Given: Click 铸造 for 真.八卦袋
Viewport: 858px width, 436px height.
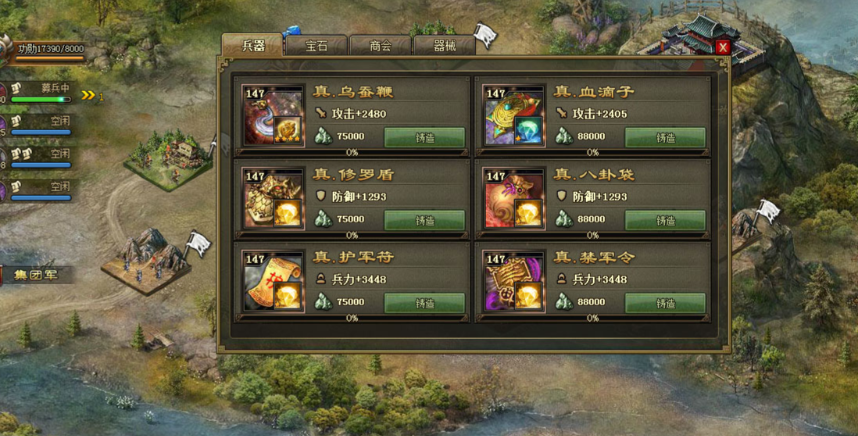Looking at the screenshot, I should [x=665, y=220].
